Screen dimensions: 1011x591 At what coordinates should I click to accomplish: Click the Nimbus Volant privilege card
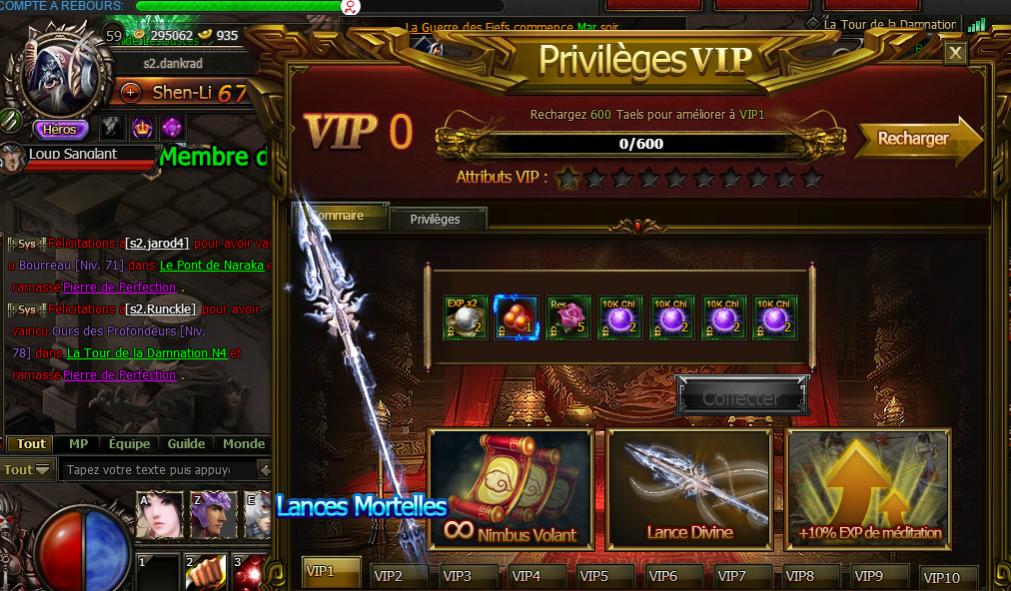coord(511,489)
